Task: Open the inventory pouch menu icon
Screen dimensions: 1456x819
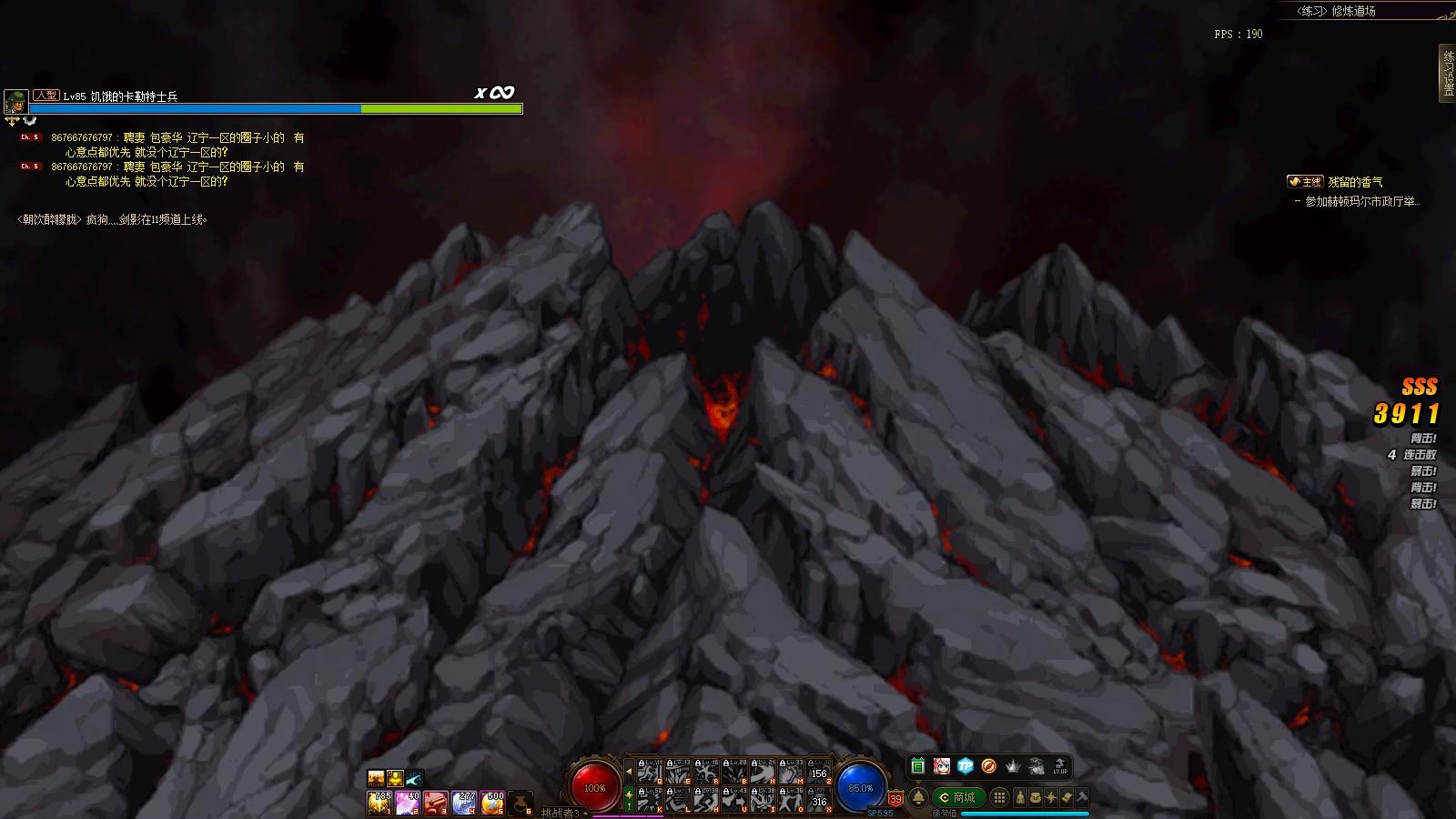Action: click(x=1036, y=798)
